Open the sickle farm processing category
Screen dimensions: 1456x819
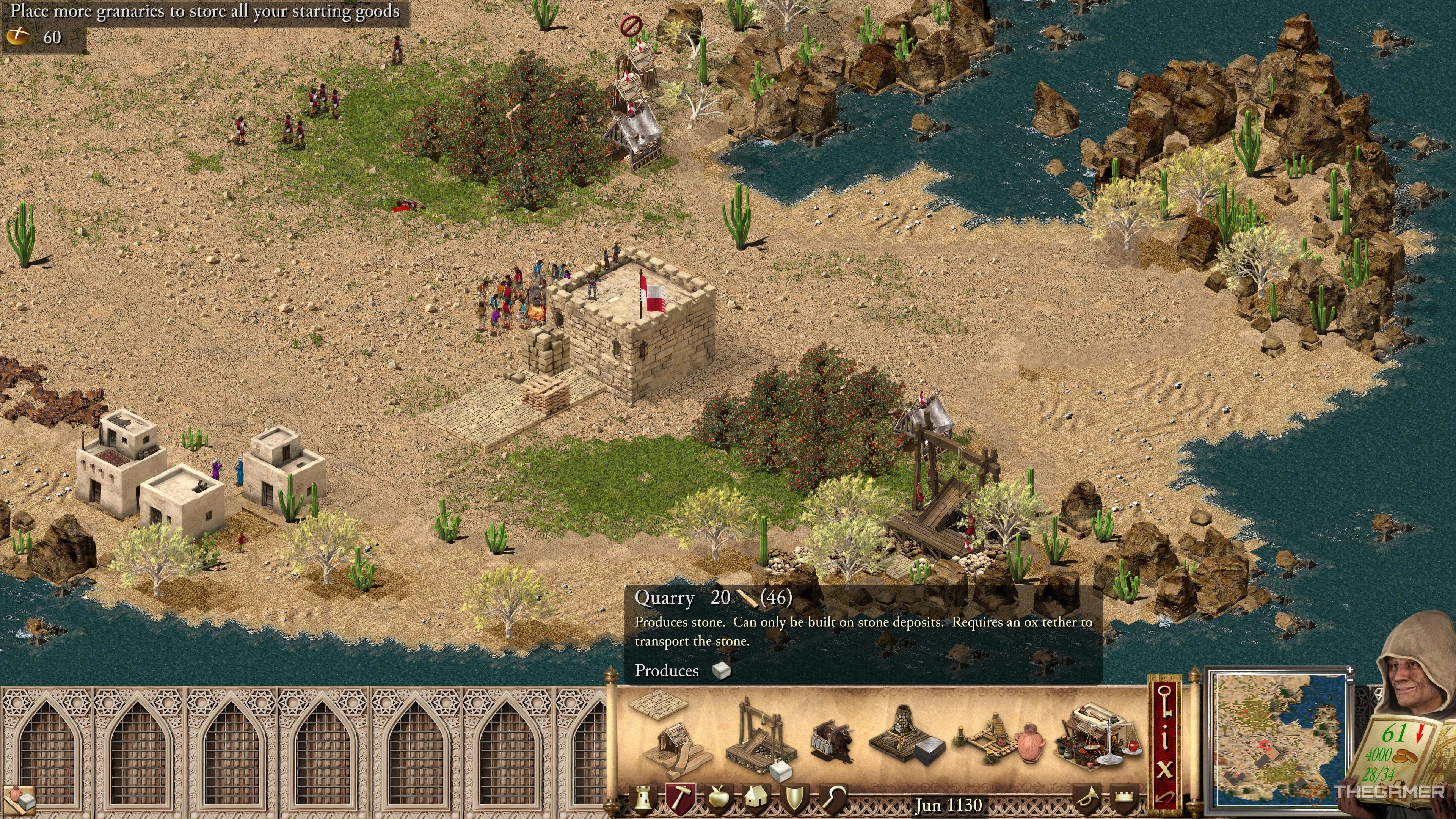pos(833,799)
